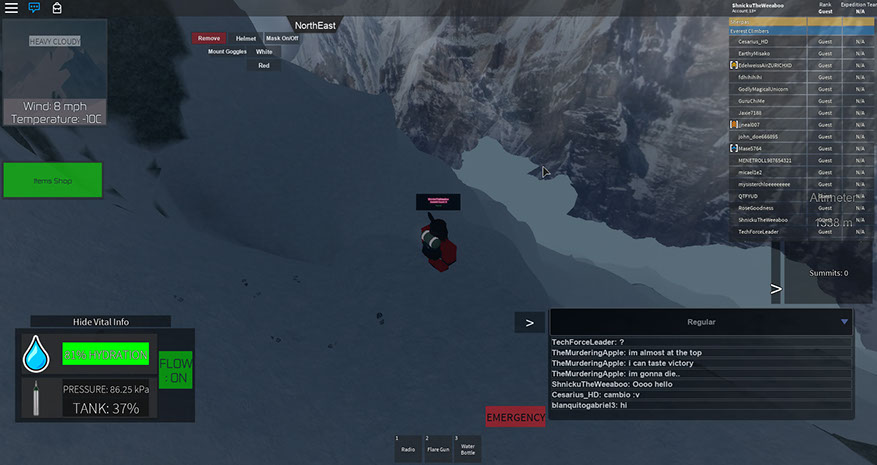Equip the Flare Gun from hotbar

437,446
